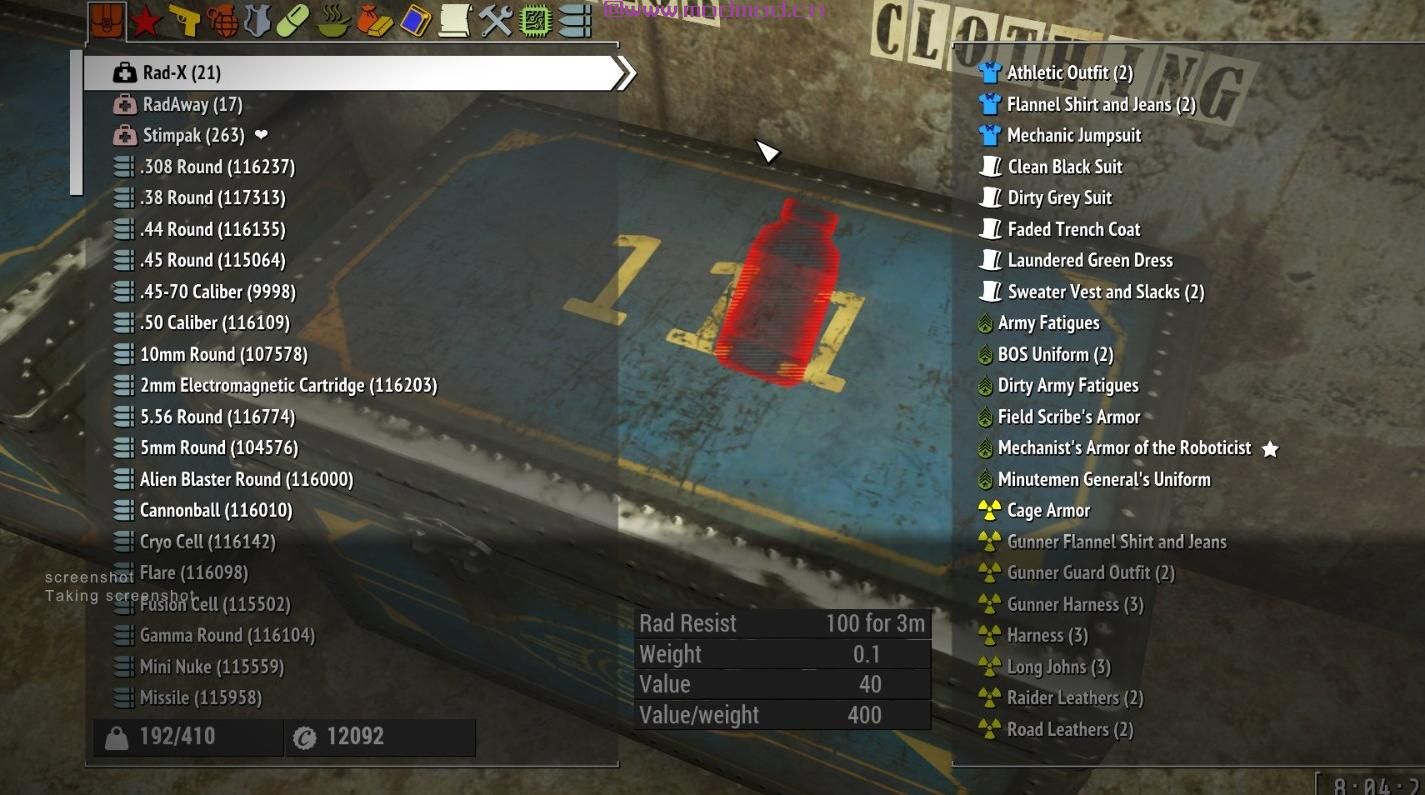1425x795 pixels.
Task: Pick the 2mm Electromagnetic Cartridge entry
Action: 288,385
